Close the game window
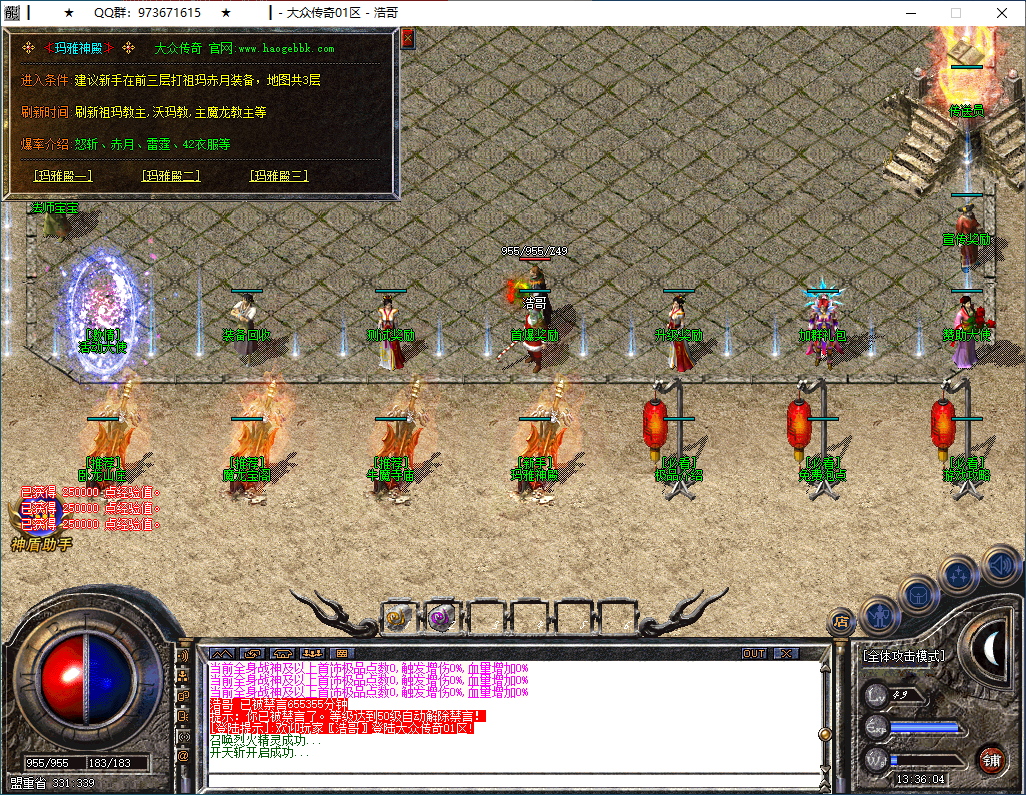The image size is (1026, 795). click(1002, 13)
